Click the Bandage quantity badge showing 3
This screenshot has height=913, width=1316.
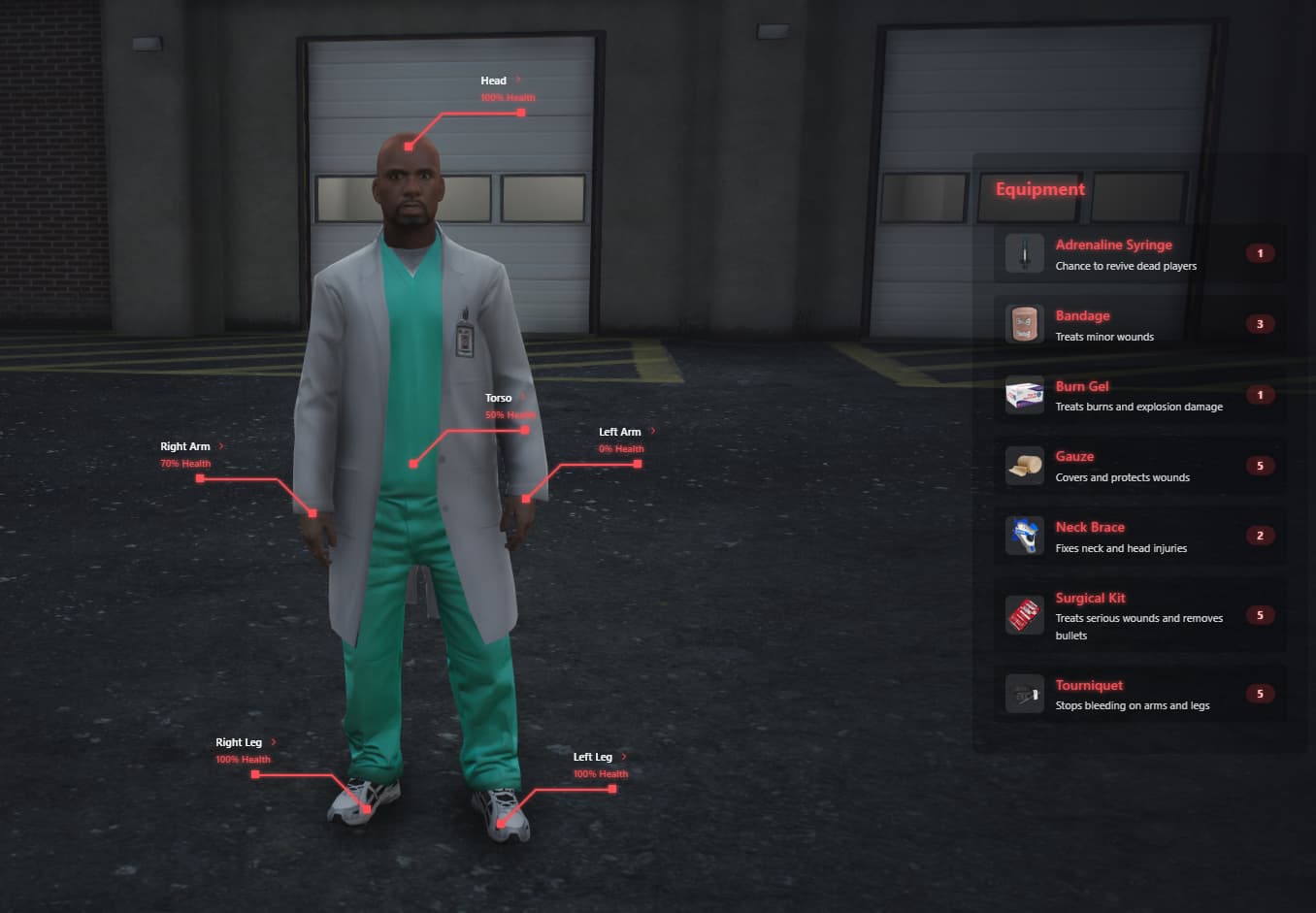(x=1260, y=323)
